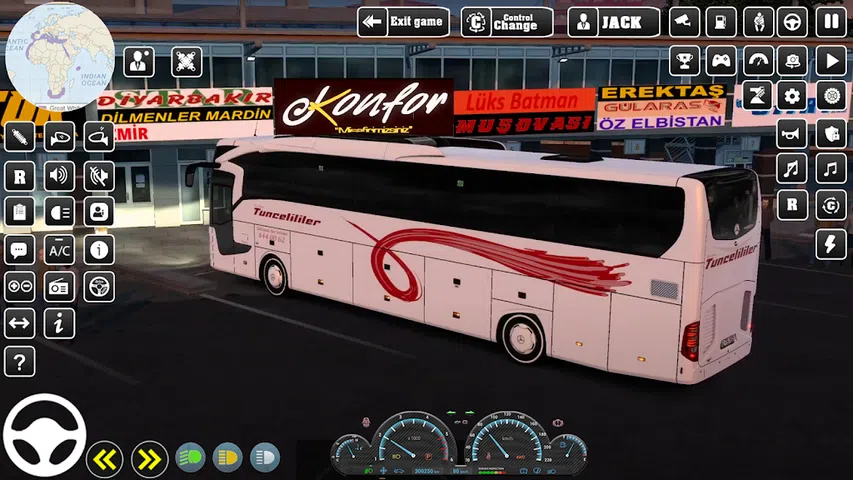
Task: Mute sound with the crossed speaker icon
Action: point(98,176)
